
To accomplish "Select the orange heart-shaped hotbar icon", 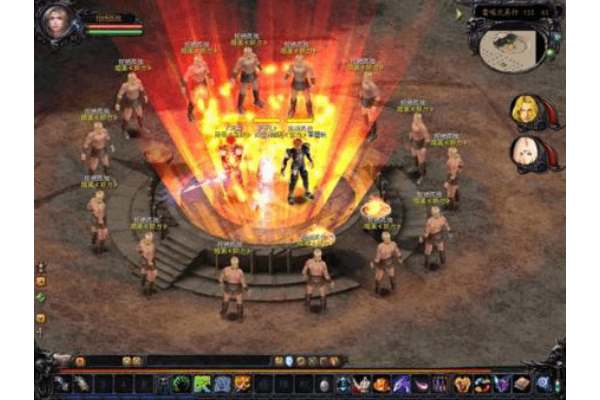I will (461, 383).
